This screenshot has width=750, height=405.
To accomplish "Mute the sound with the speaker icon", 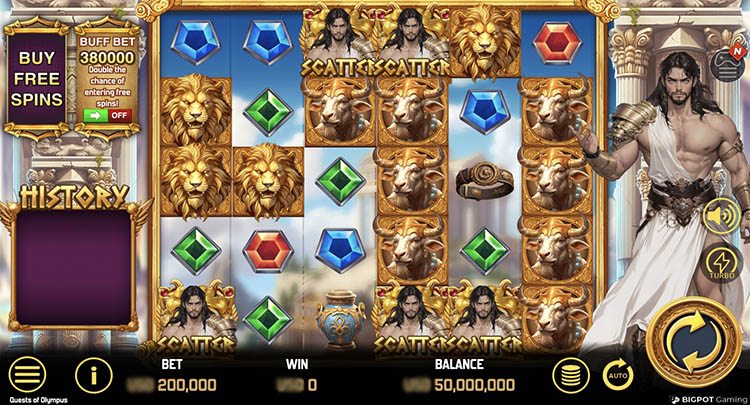I will tap(721, 215).
